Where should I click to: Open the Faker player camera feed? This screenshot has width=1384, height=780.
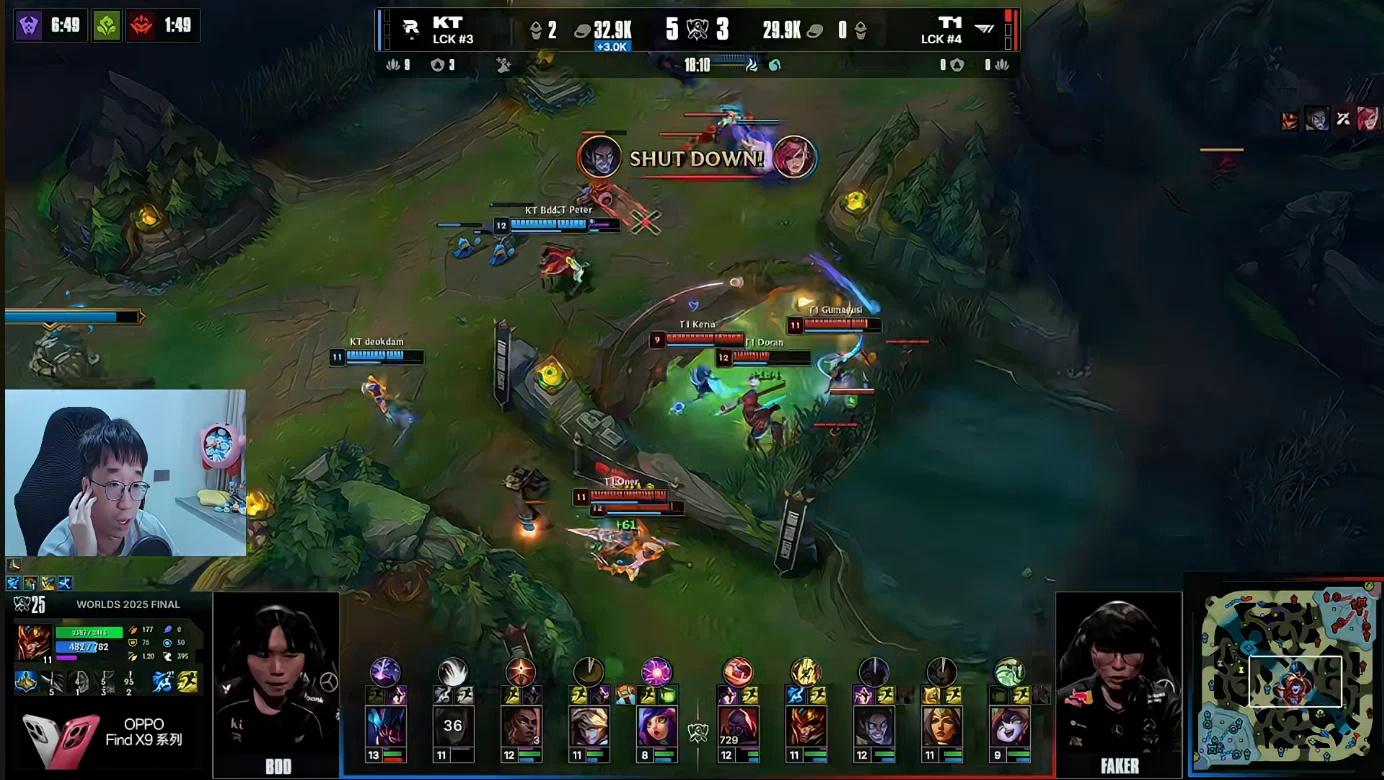1118,684
